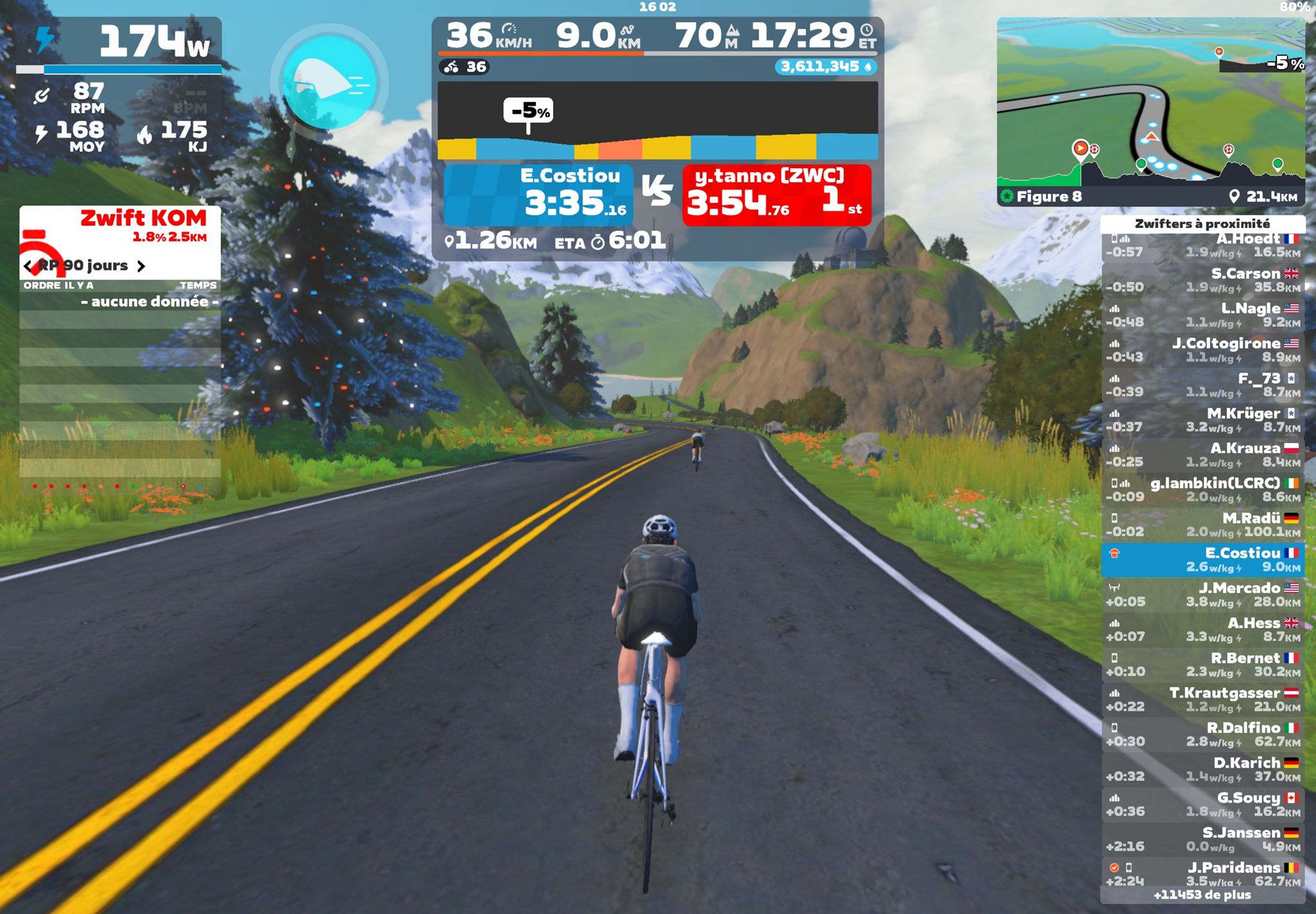1316x914 pixels.
Task: Click the Zwift KOM leaderboard header
Action: tap(120, 226)
